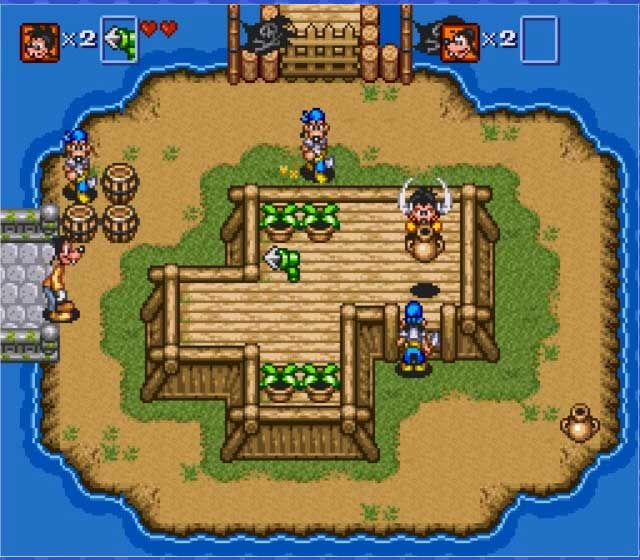Select the green grappling hook item slot
The height and width of the screenshot is (560, 640).
[x=117, y=41]
